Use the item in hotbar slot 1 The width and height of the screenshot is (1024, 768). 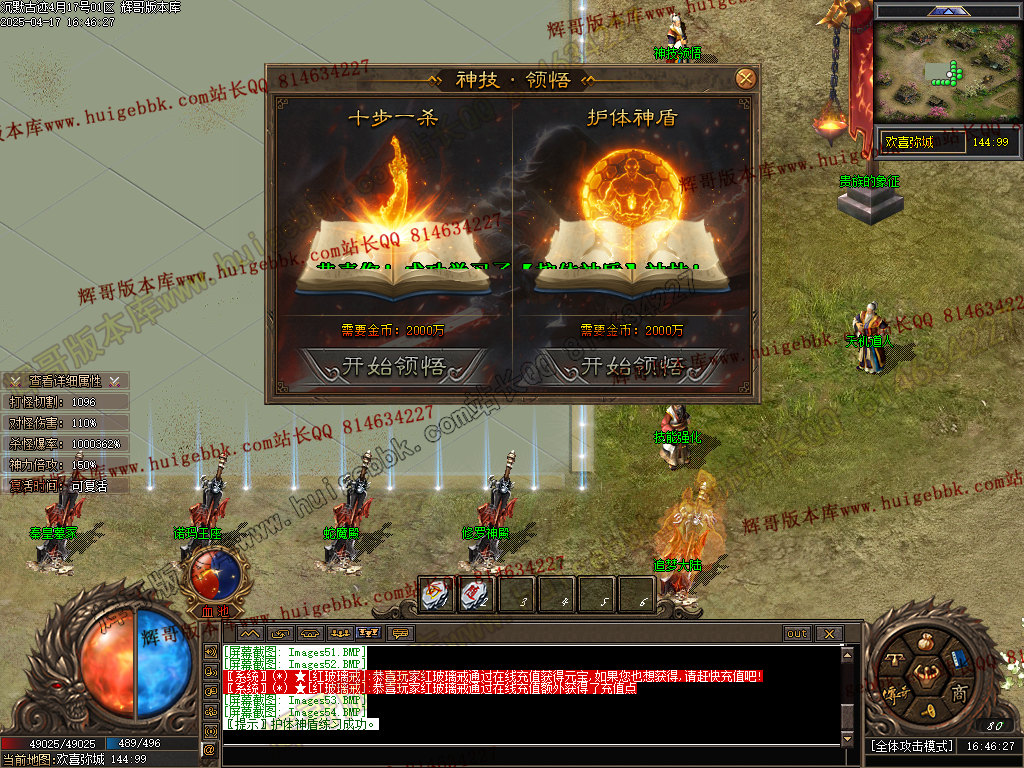tap(437, 596)
